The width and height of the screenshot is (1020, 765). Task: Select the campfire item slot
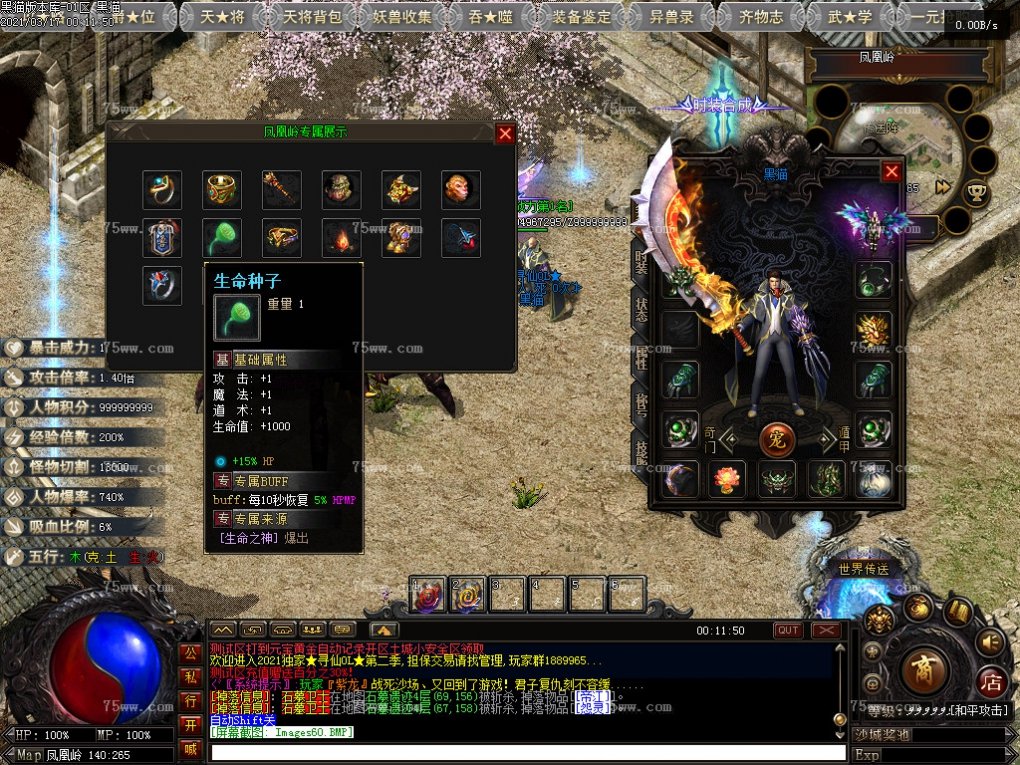(341, 238)
